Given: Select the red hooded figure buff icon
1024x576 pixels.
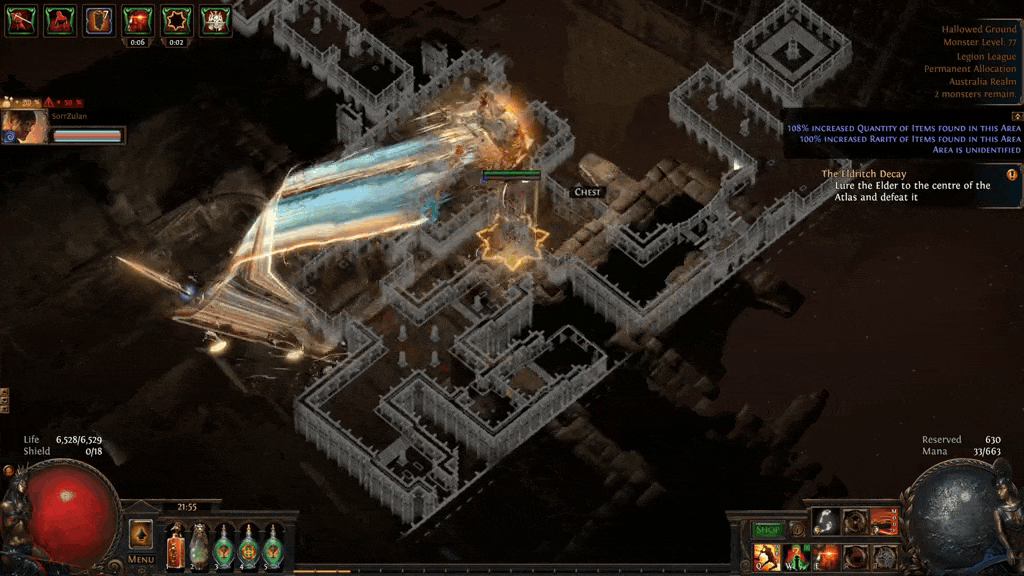Looking at the screenshot, I should tap(59, 20).
